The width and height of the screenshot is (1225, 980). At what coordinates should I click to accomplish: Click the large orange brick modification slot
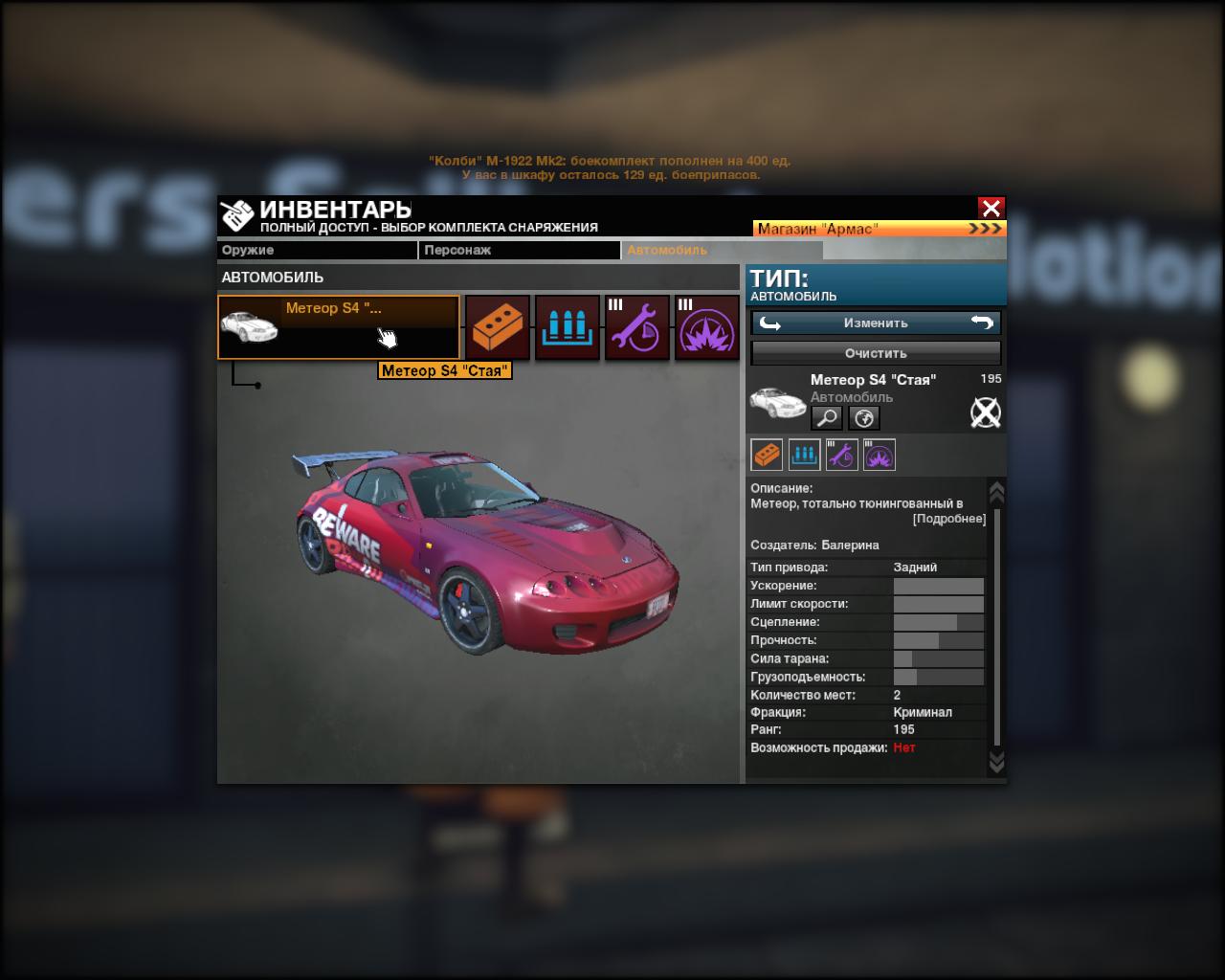498,327
